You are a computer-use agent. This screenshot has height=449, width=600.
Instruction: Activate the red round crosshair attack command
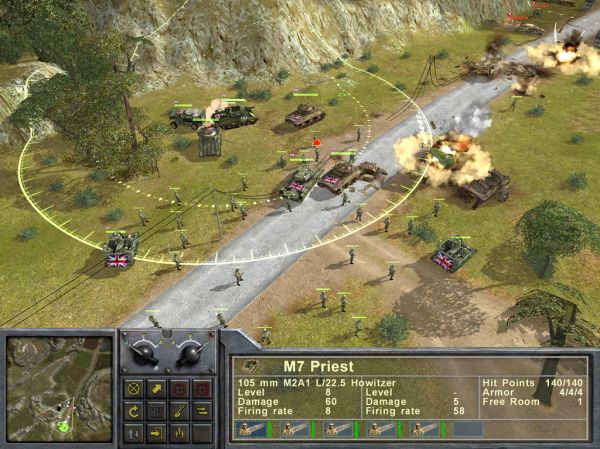[x=180, y=389]
